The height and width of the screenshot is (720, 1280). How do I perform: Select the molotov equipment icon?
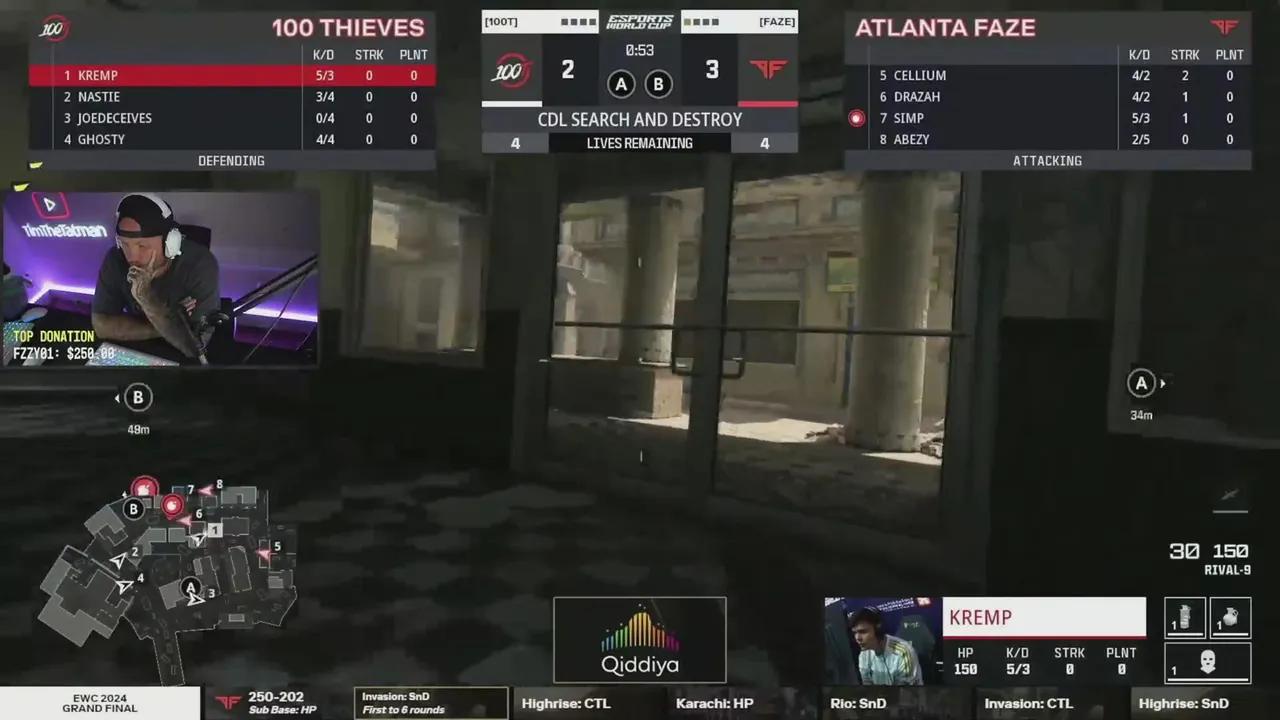(1229, 617)
